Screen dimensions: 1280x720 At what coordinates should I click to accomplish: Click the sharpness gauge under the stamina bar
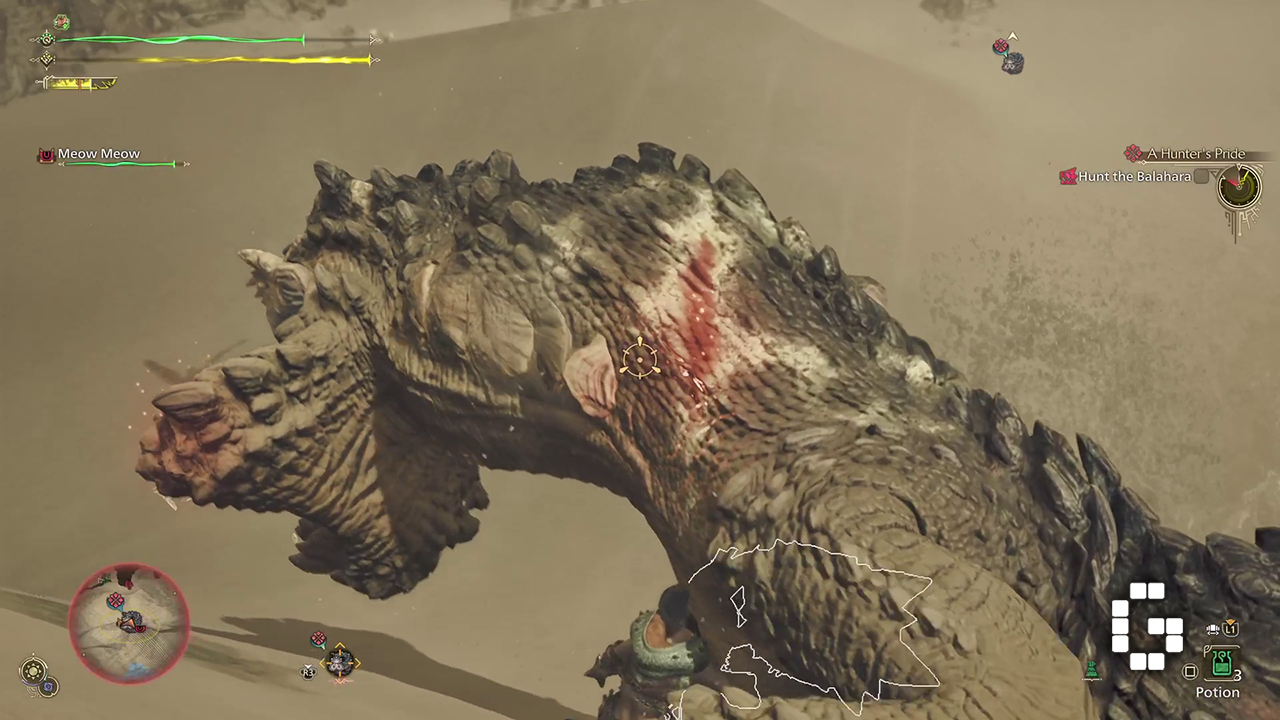81,84
